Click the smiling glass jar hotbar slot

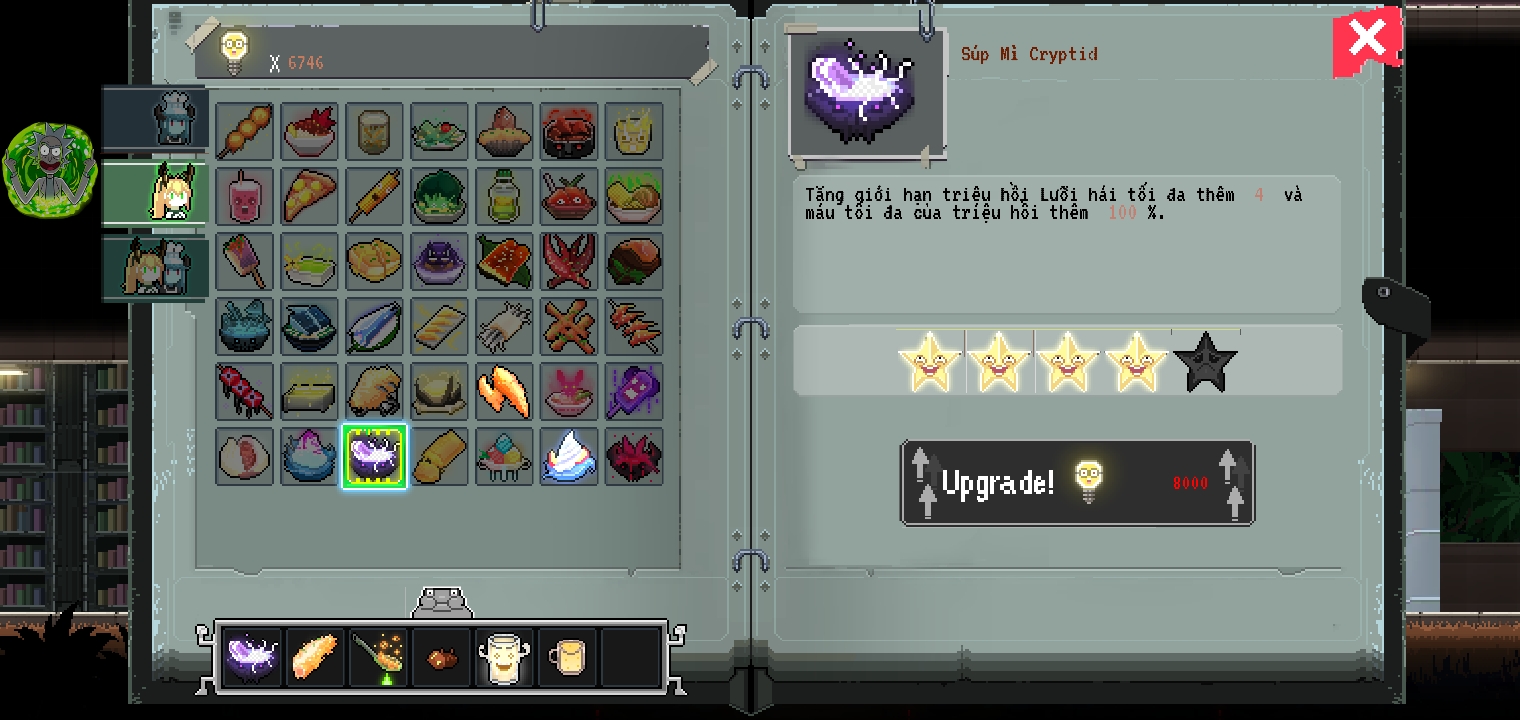505,656
